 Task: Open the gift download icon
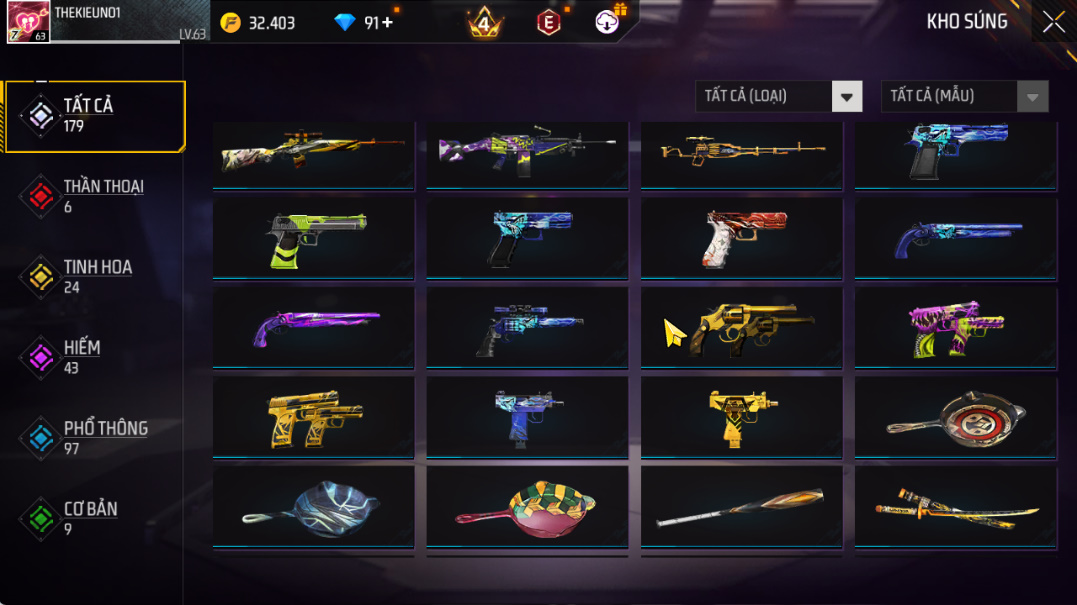pos(608,21)
